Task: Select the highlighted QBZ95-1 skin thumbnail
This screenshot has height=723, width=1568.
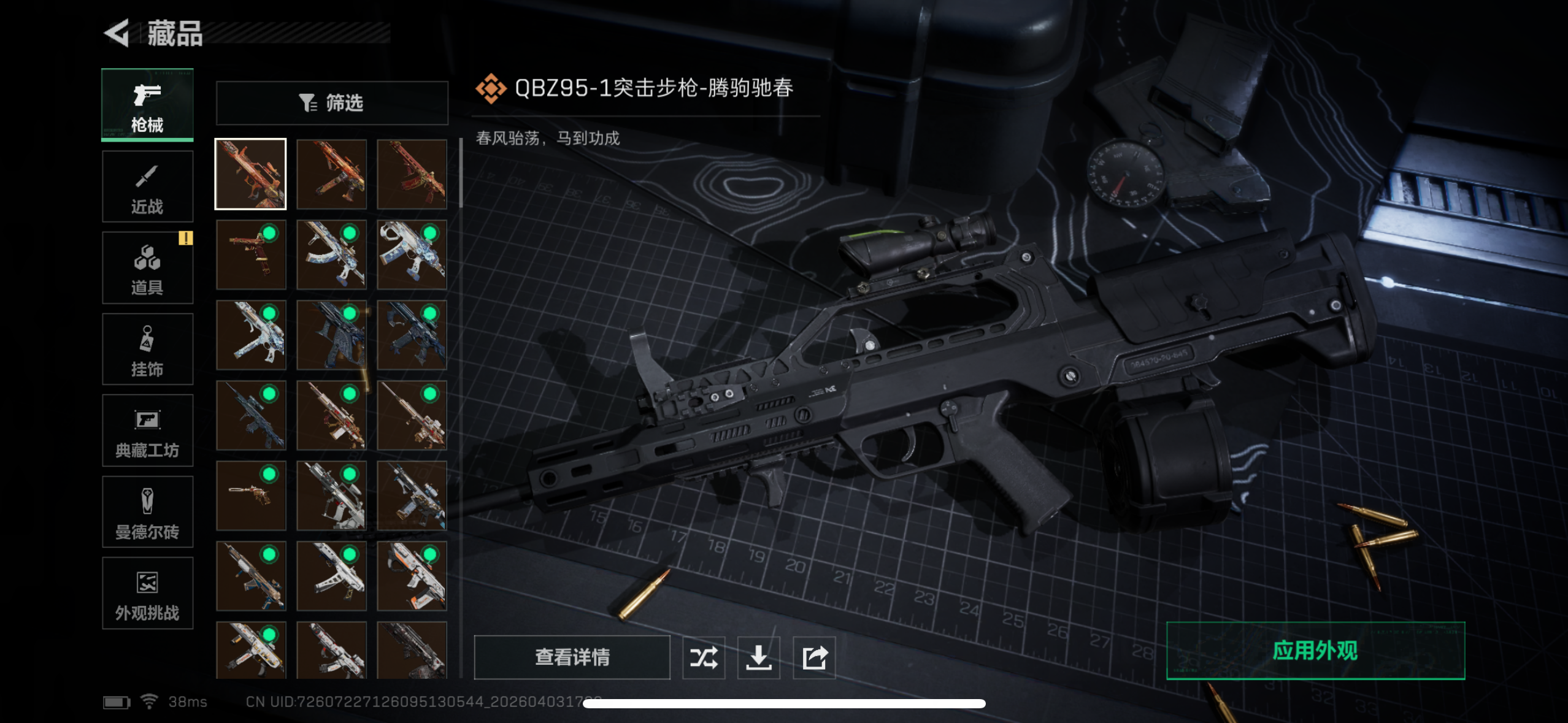Action: tap(250, 174)
